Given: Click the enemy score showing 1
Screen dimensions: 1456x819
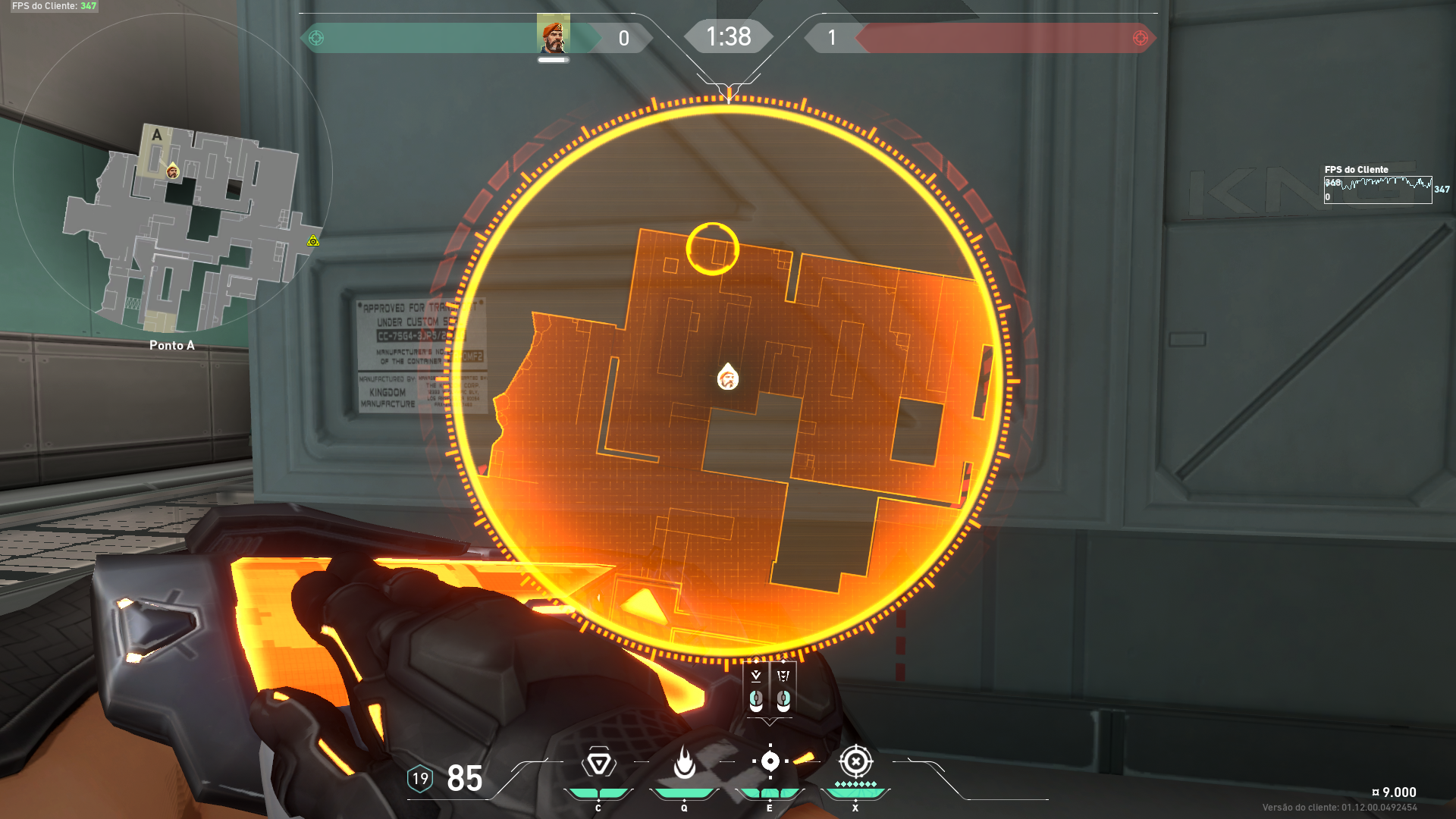Looking at the screenshot, I should (832, 38).
